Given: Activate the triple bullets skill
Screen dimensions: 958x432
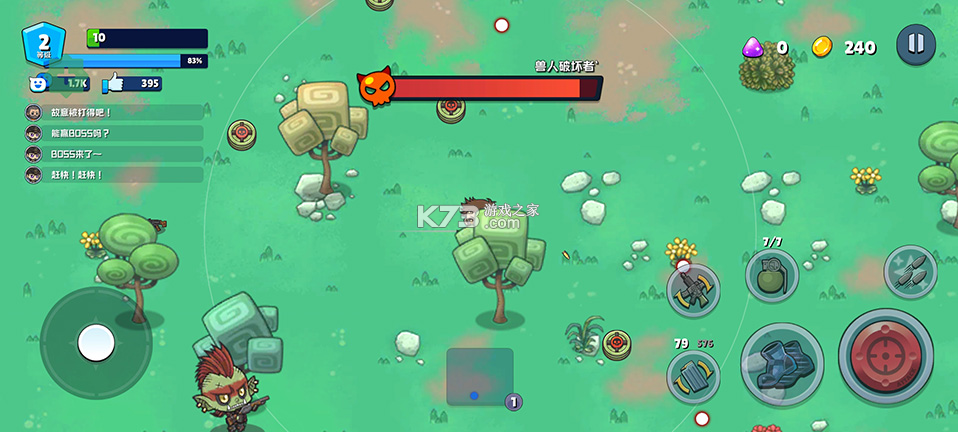Looking at the screenshot, I should coord(910,271).
